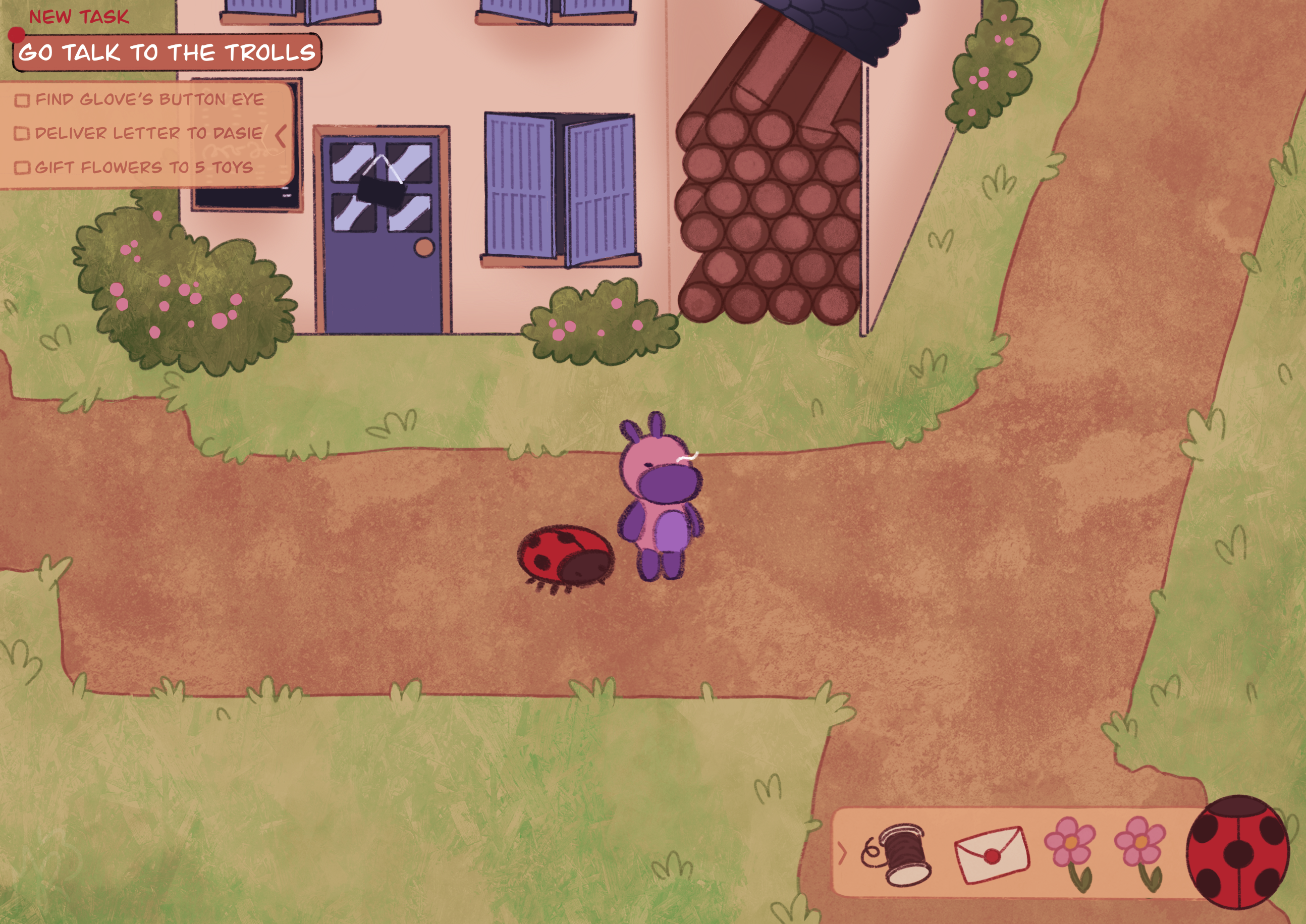Click the 'Go talk to the trolls' task banner
Screen dimensions: 1306x924
point(167,52)
